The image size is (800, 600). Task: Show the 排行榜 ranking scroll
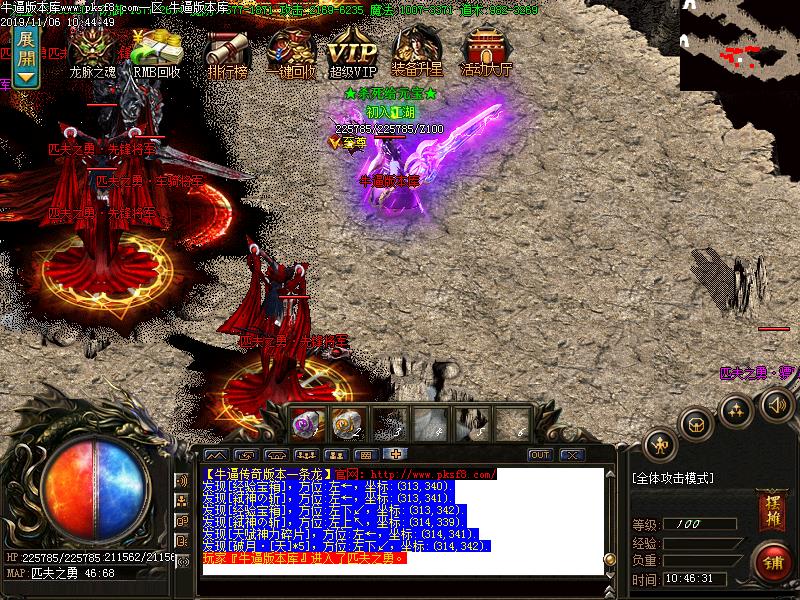tap(227, 50)
